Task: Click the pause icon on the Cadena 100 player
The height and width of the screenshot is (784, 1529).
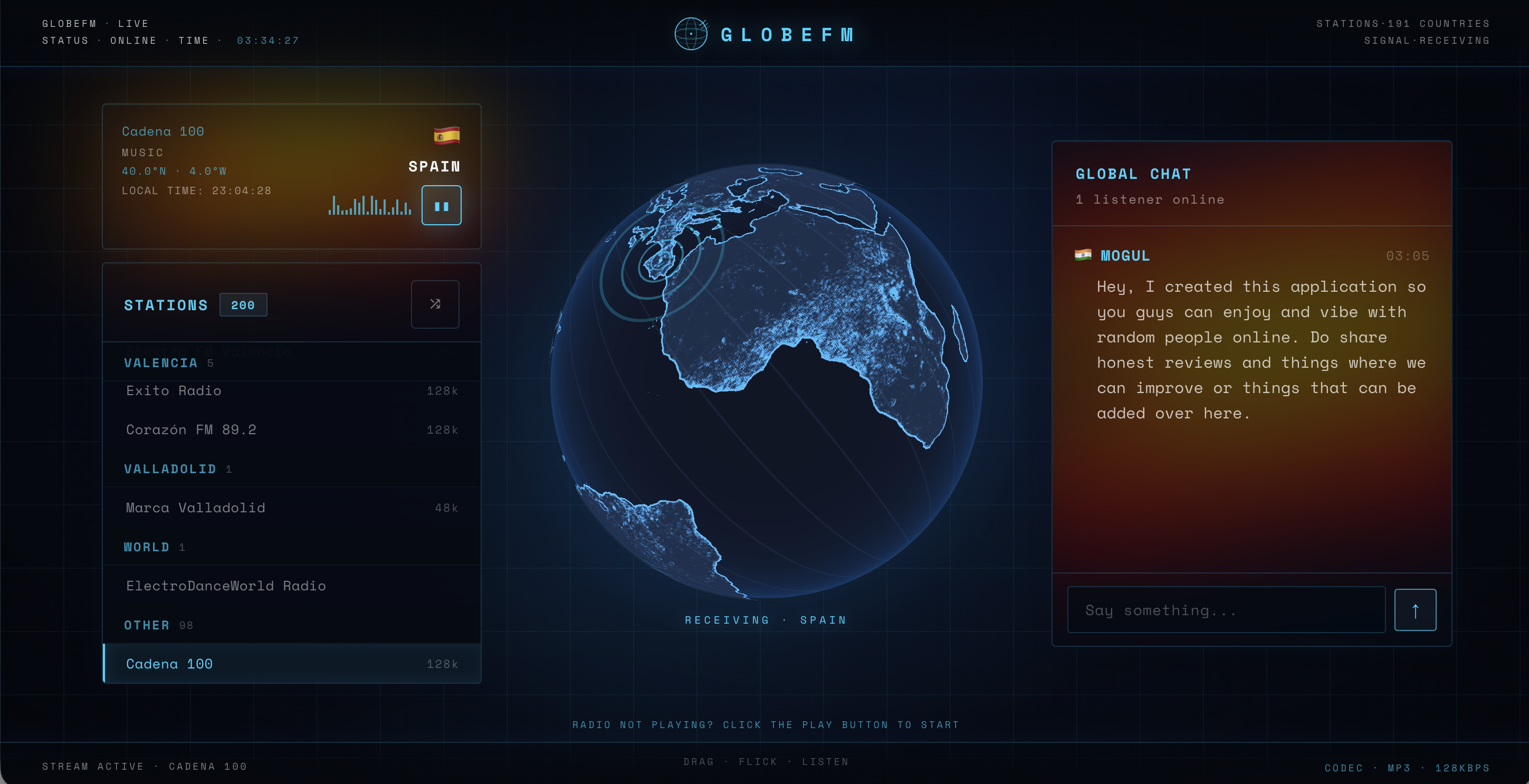Action: click(442, 205)
